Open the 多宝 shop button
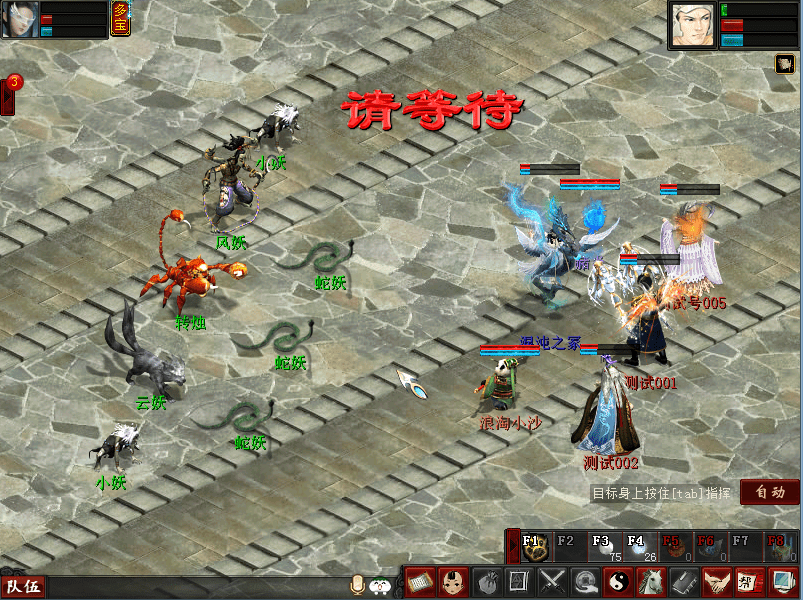803x600 pixels. pos(121,19)
